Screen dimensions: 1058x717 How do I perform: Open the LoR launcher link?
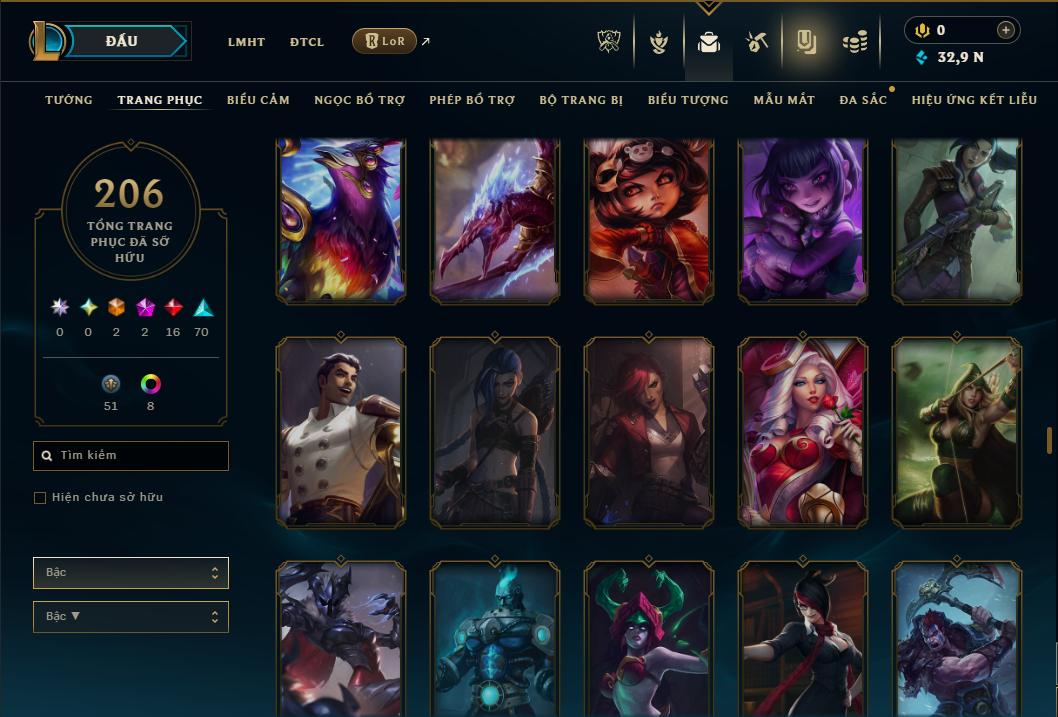[x=385, y=41]
